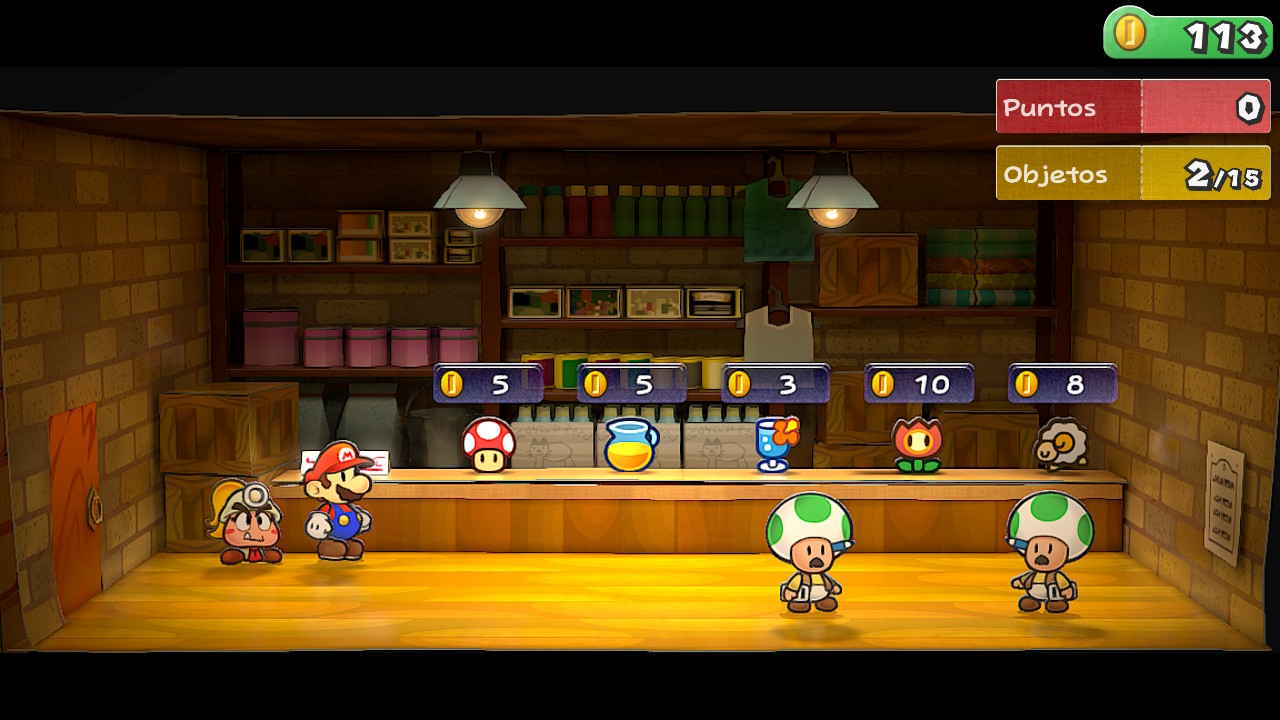Select the Fire Flower priced 10 coins

(918, 444)
